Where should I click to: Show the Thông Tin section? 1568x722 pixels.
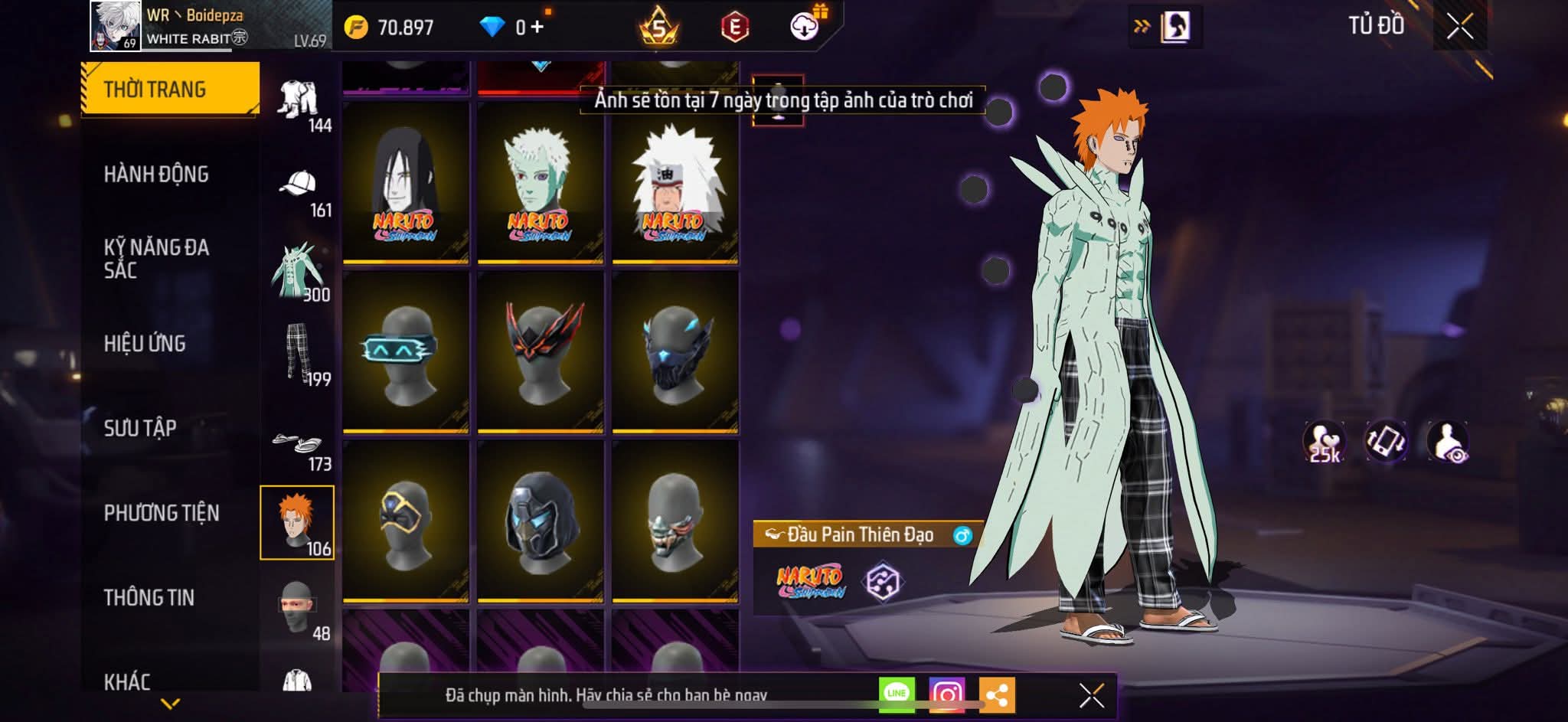pos(149,597)
